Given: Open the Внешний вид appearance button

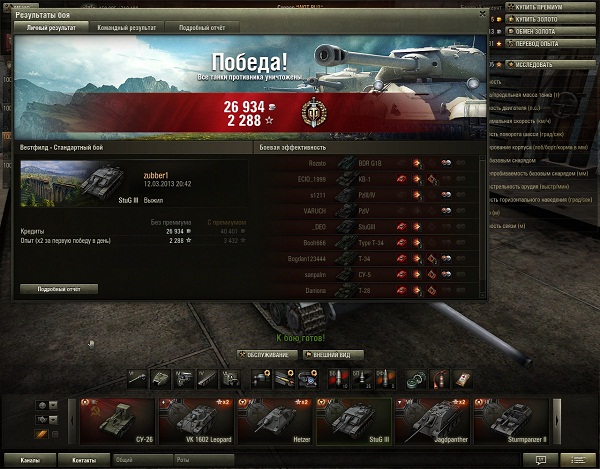Looking at the screenshot, I should point(333,354).
